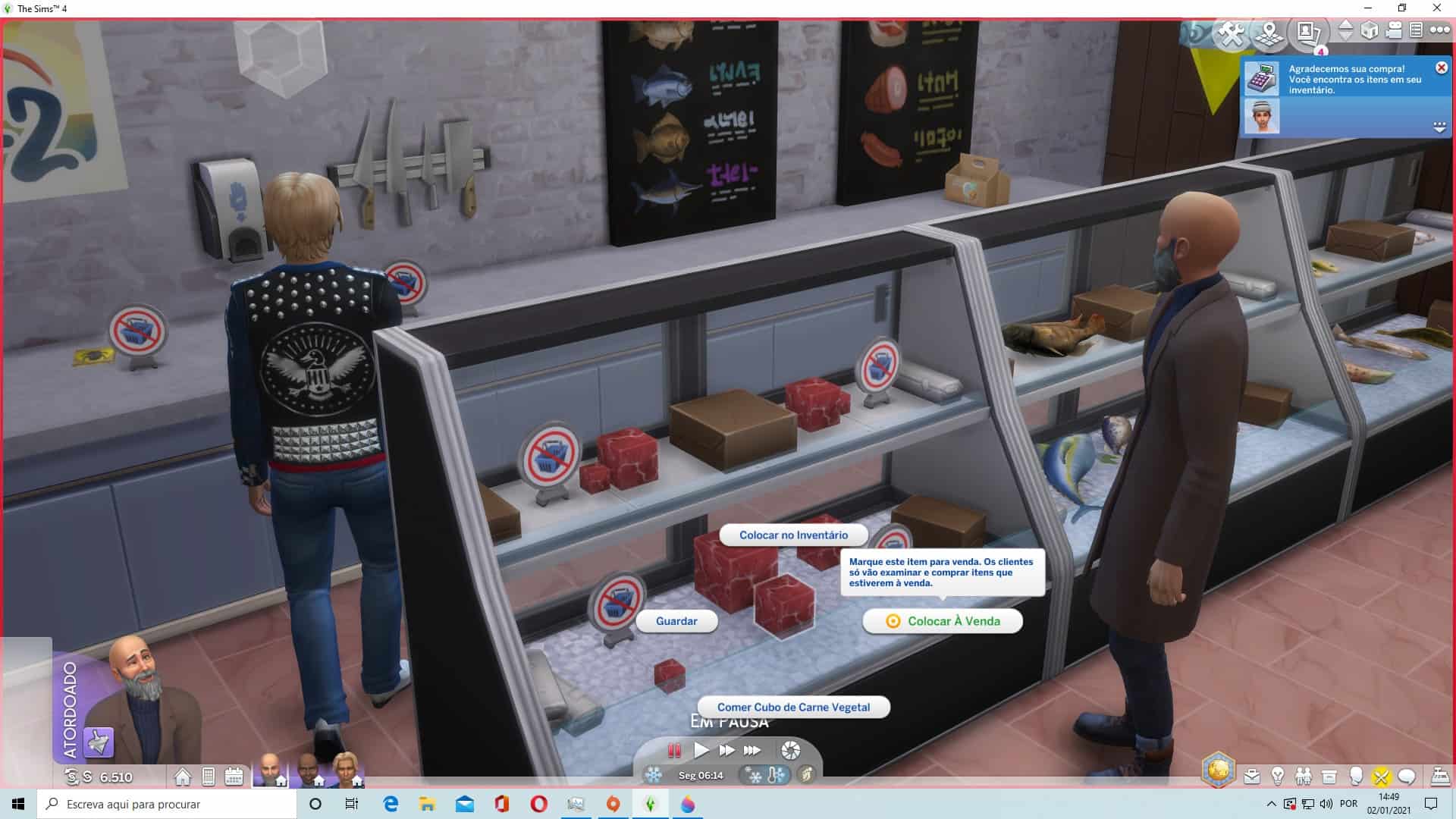Select the blonde Sim portrait

coord(347,770)
